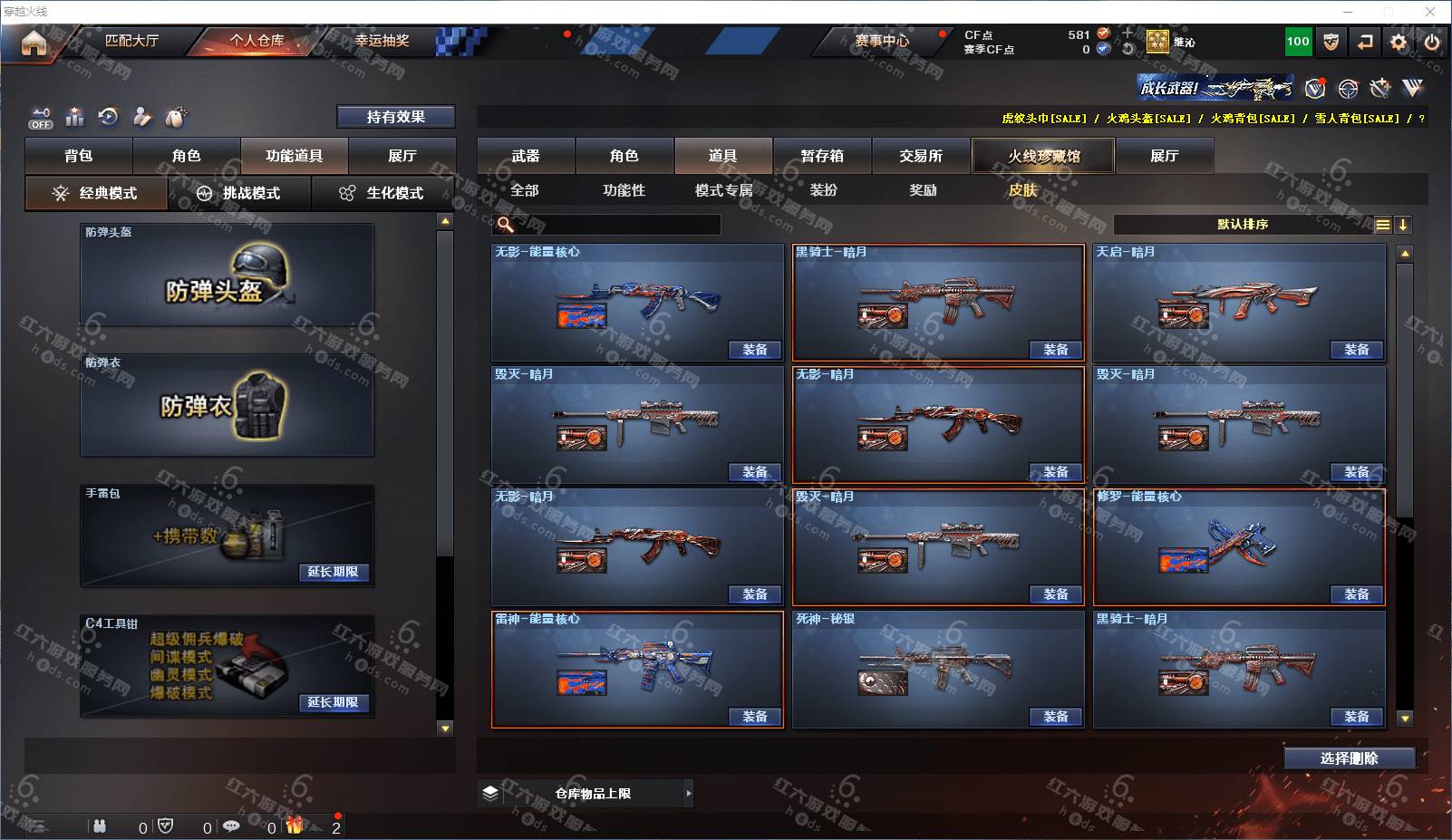Select the 防弹头盔 bulletproof helmet item

pyautogui.click(x=227, y=275)
